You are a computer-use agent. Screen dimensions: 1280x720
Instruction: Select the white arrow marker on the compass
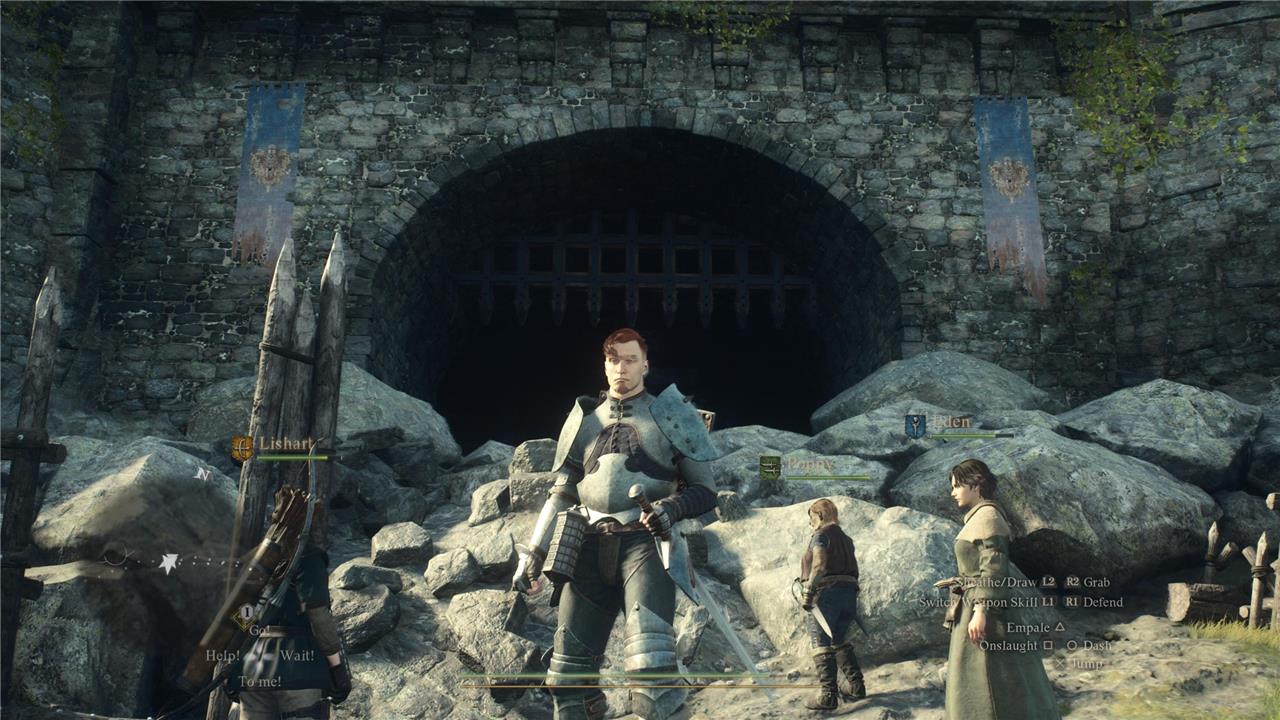(169, 563)
